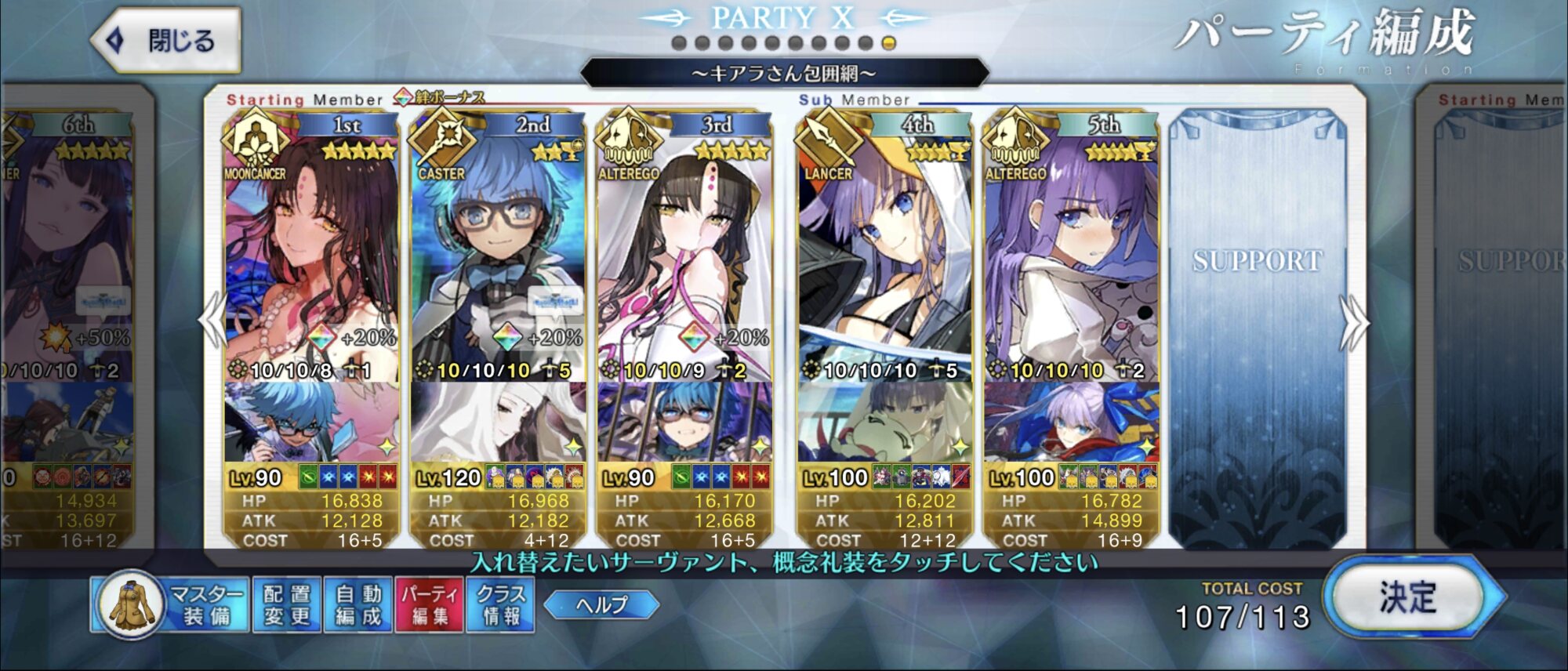Select the 5th slot Alterego servant

(1071, 251)
